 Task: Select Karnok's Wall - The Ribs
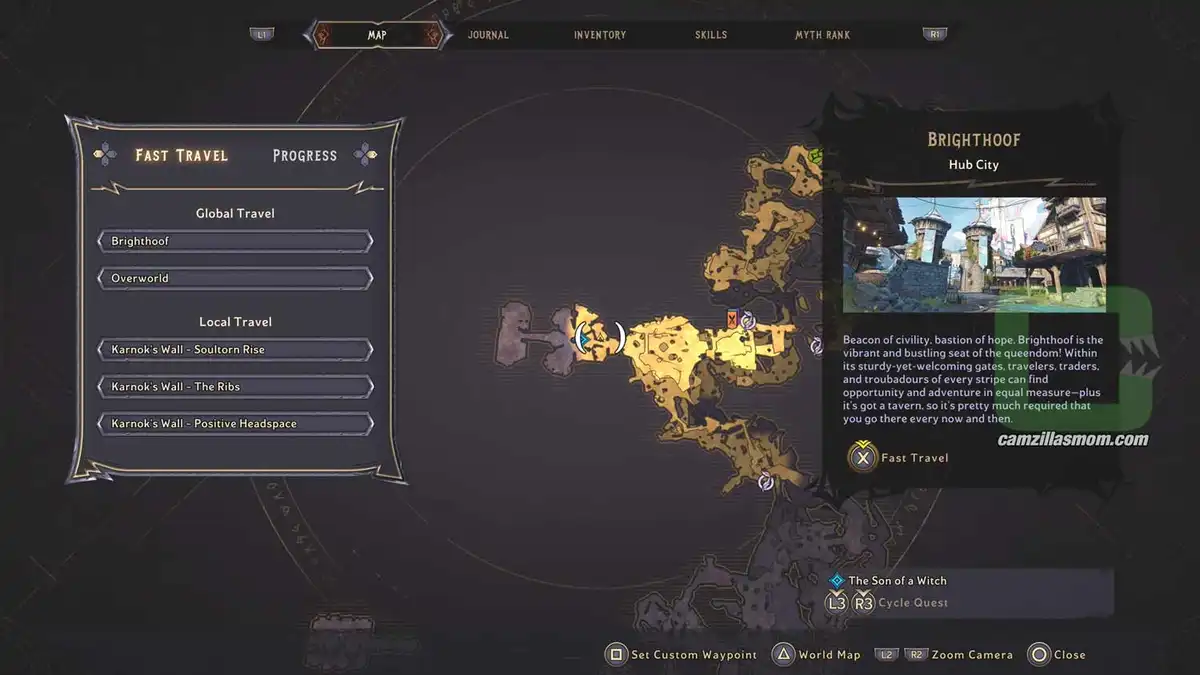pyautogui.click(x=235, y=387)
